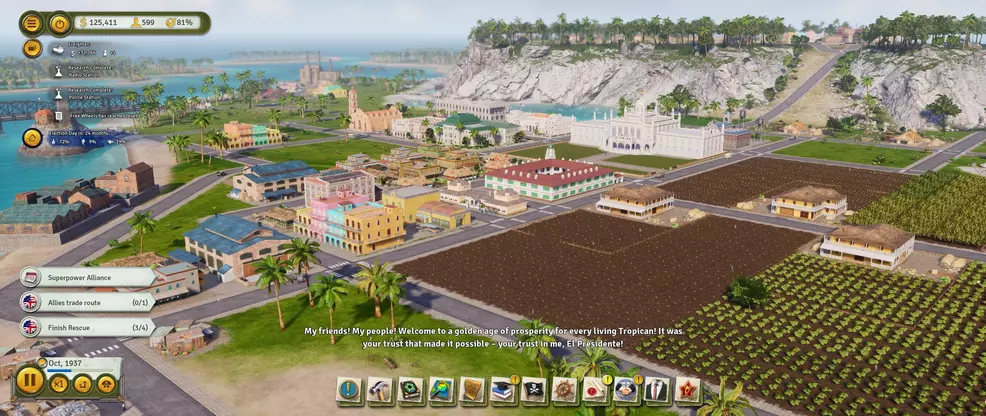Open the pirate flag raids icon
The height and width of the screenshot is (416, 986).
(534, 390)
